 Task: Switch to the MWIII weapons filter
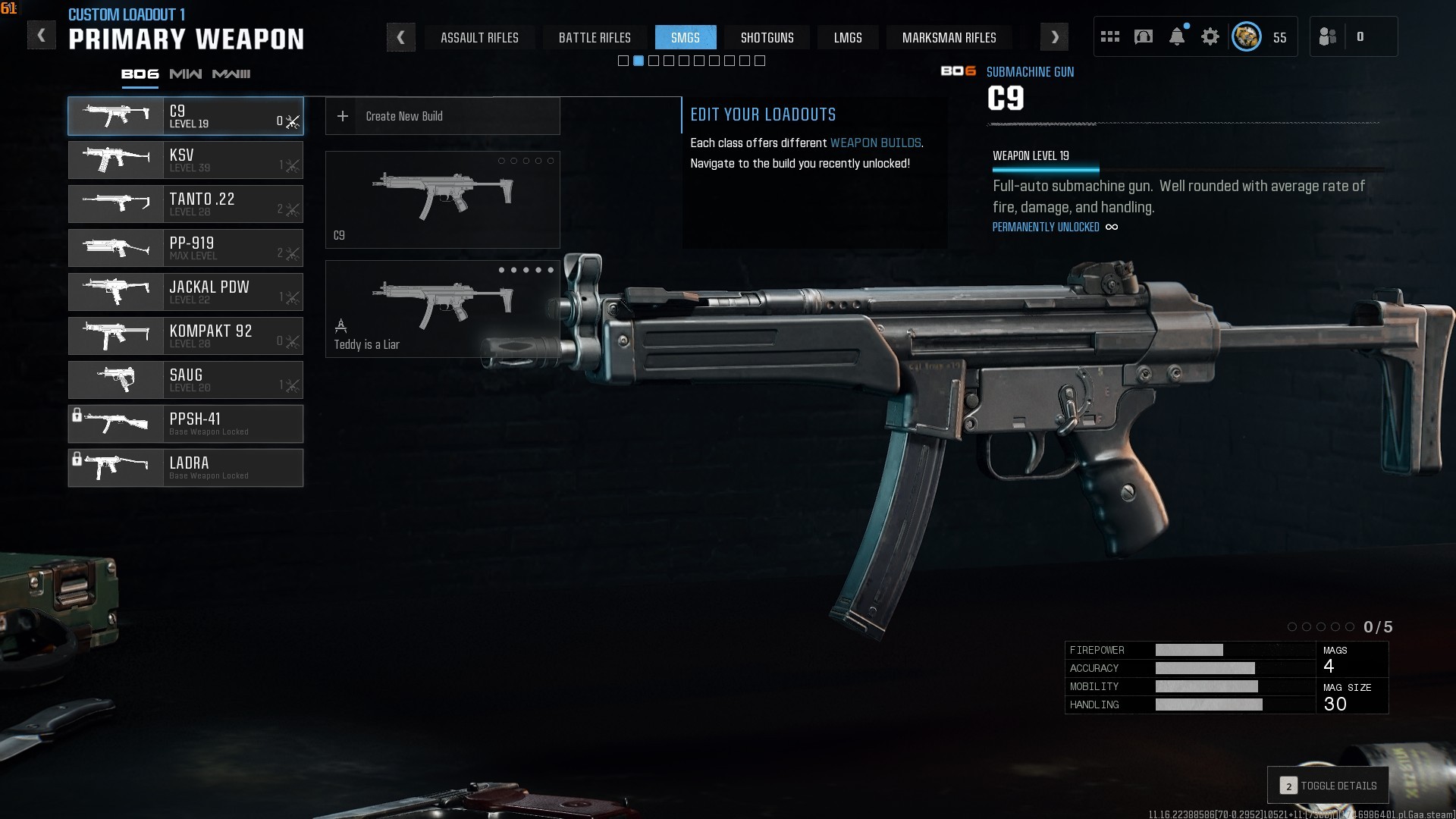coord(231,74)
